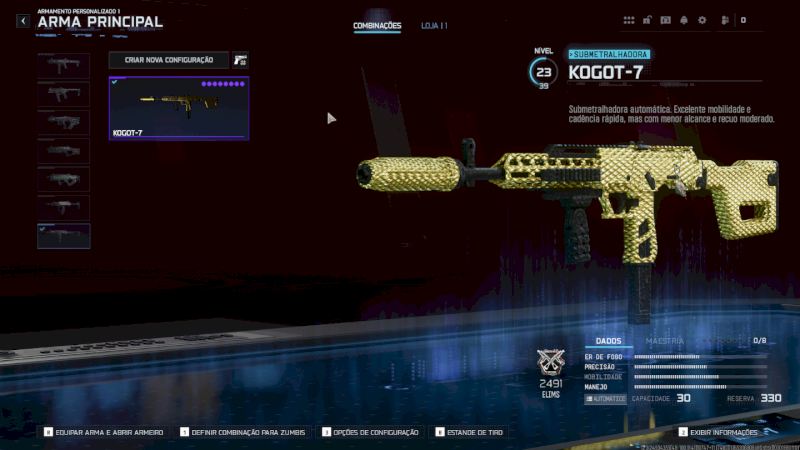800x450 pixels.
Task: Select the gold KOGOT-7 build card
Action: click(179, 108)
